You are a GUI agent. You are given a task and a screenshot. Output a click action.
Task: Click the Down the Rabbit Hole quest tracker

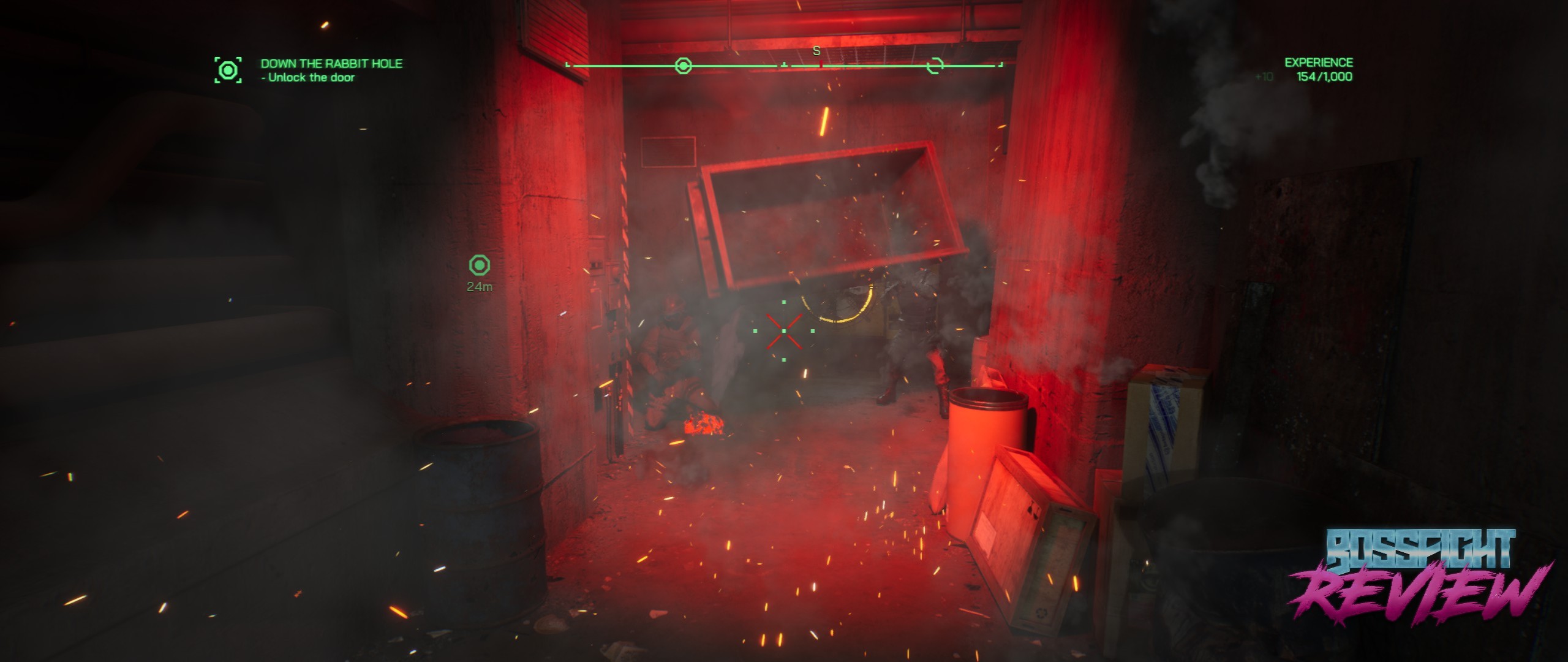[331, 70]
